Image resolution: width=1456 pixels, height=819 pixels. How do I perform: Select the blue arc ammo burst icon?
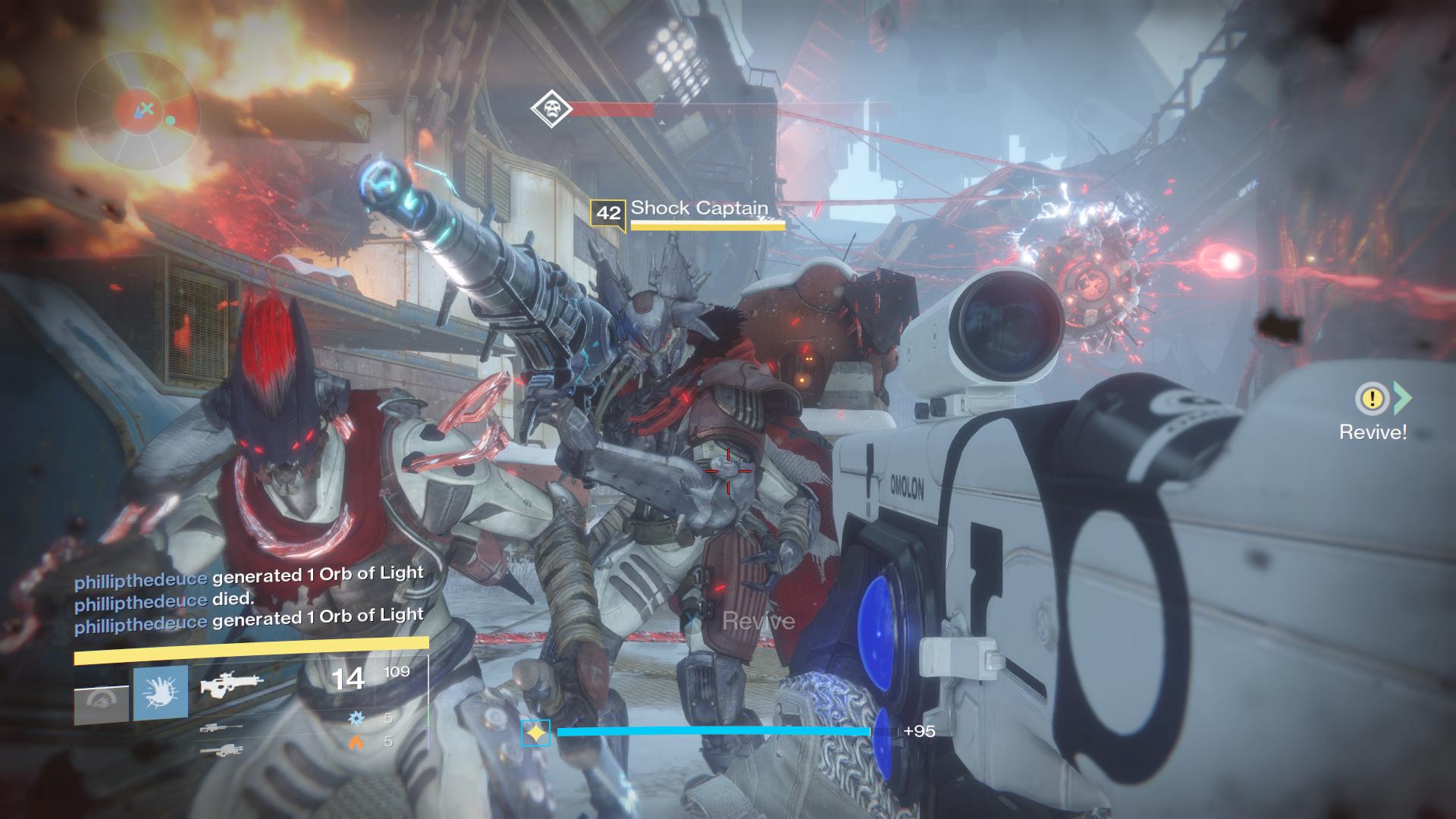[x=356, y=717]
